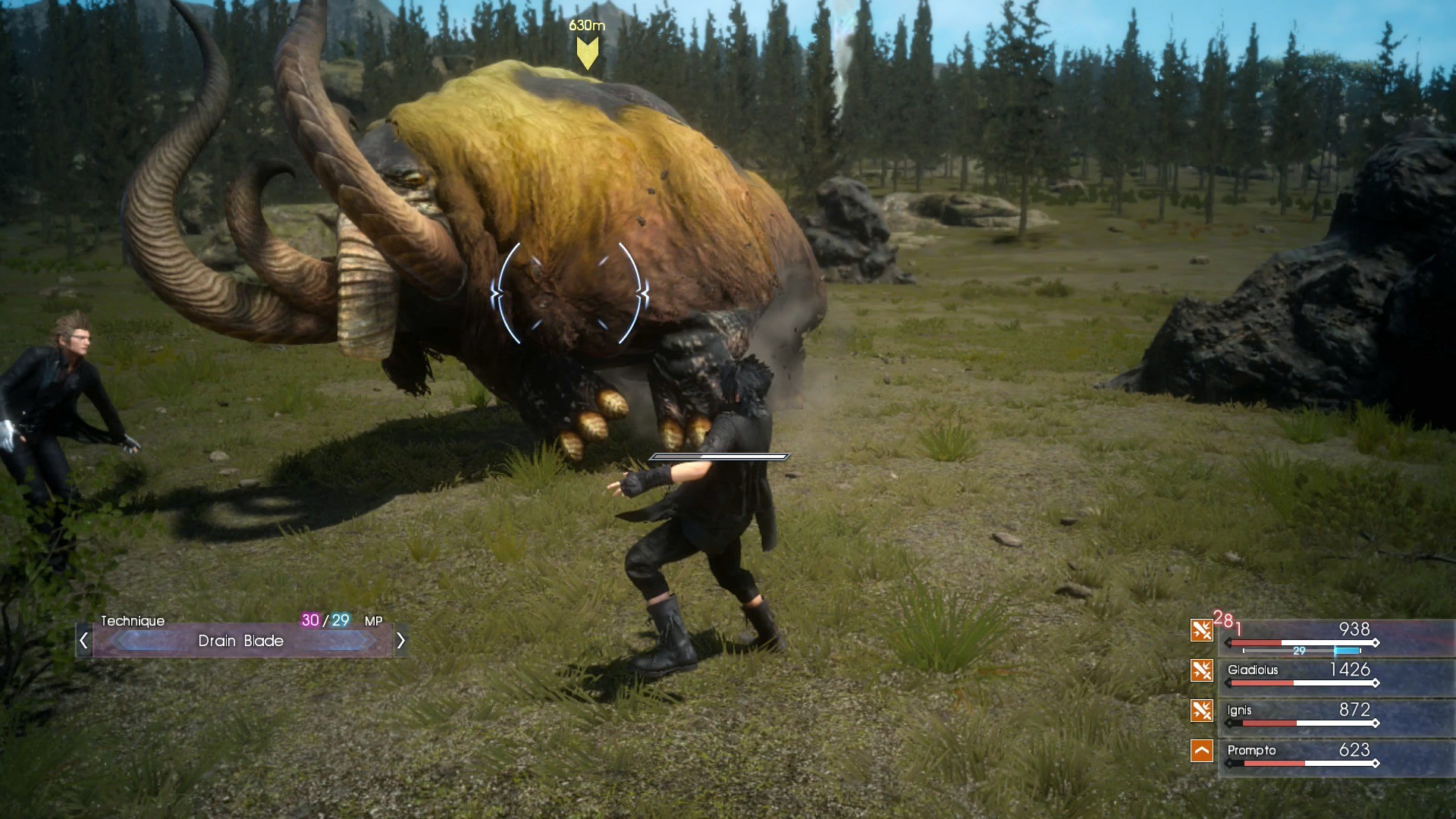Screen dimensions: 1456x819
Task: Click the pink 30 MP value
Action: pos(309,620)
